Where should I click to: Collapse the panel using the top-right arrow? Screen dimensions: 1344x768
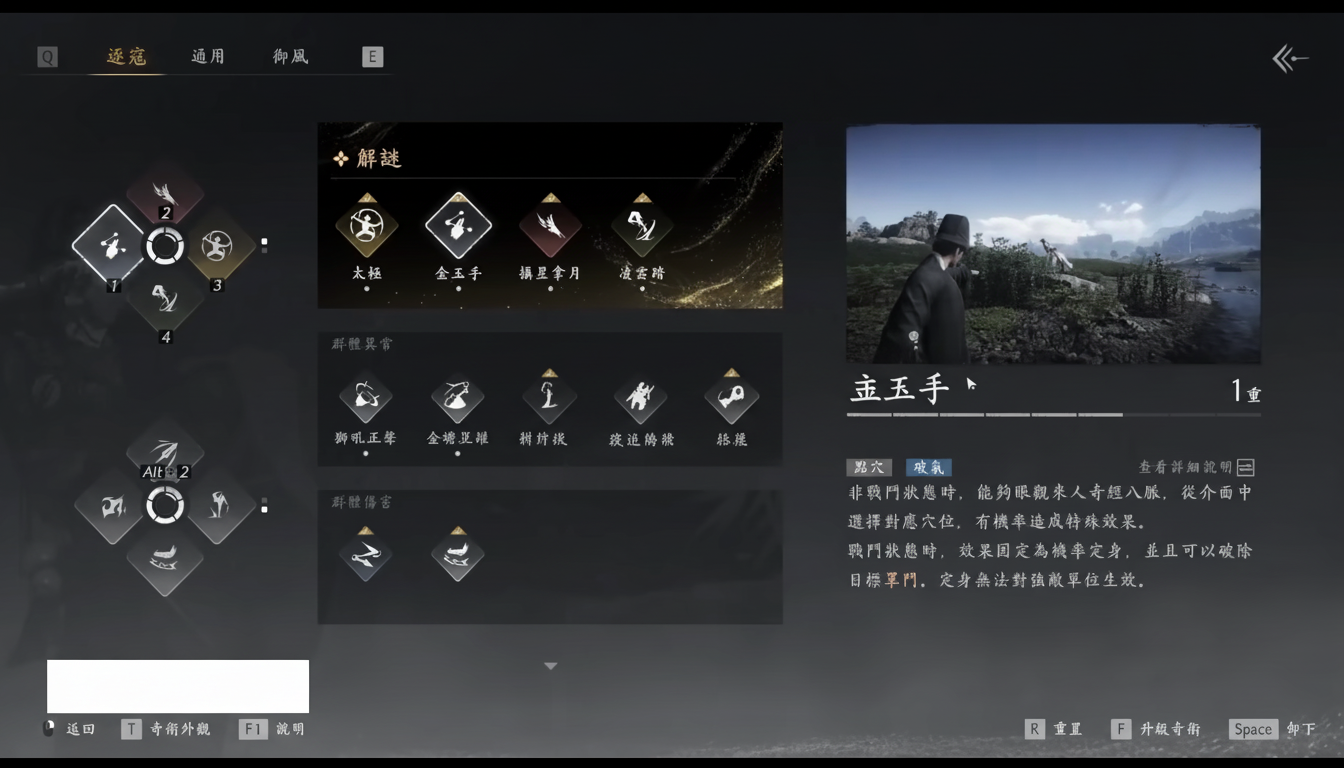(x=1291, y=58)
